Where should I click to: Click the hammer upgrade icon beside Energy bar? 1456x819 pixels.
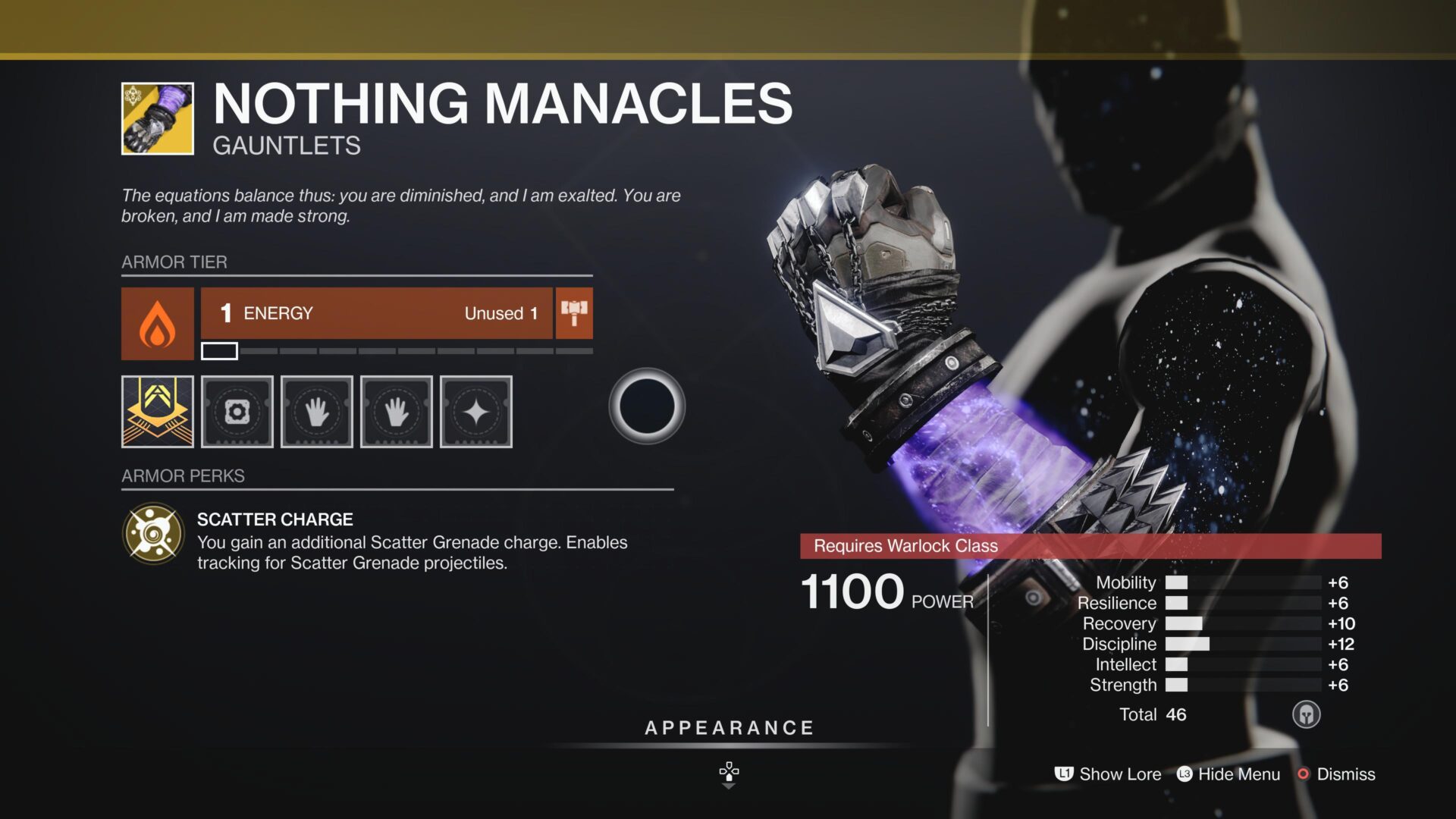pos(574,312)
